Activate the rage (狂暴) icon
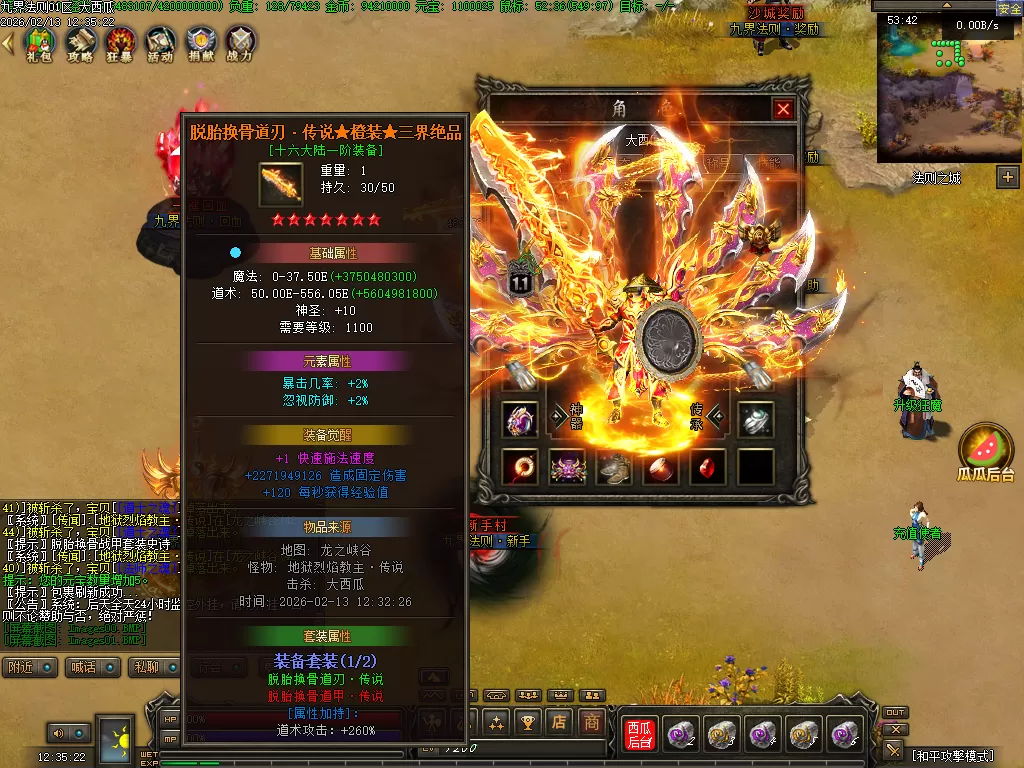Screen dimensions: 1024x768 point(120,43)
